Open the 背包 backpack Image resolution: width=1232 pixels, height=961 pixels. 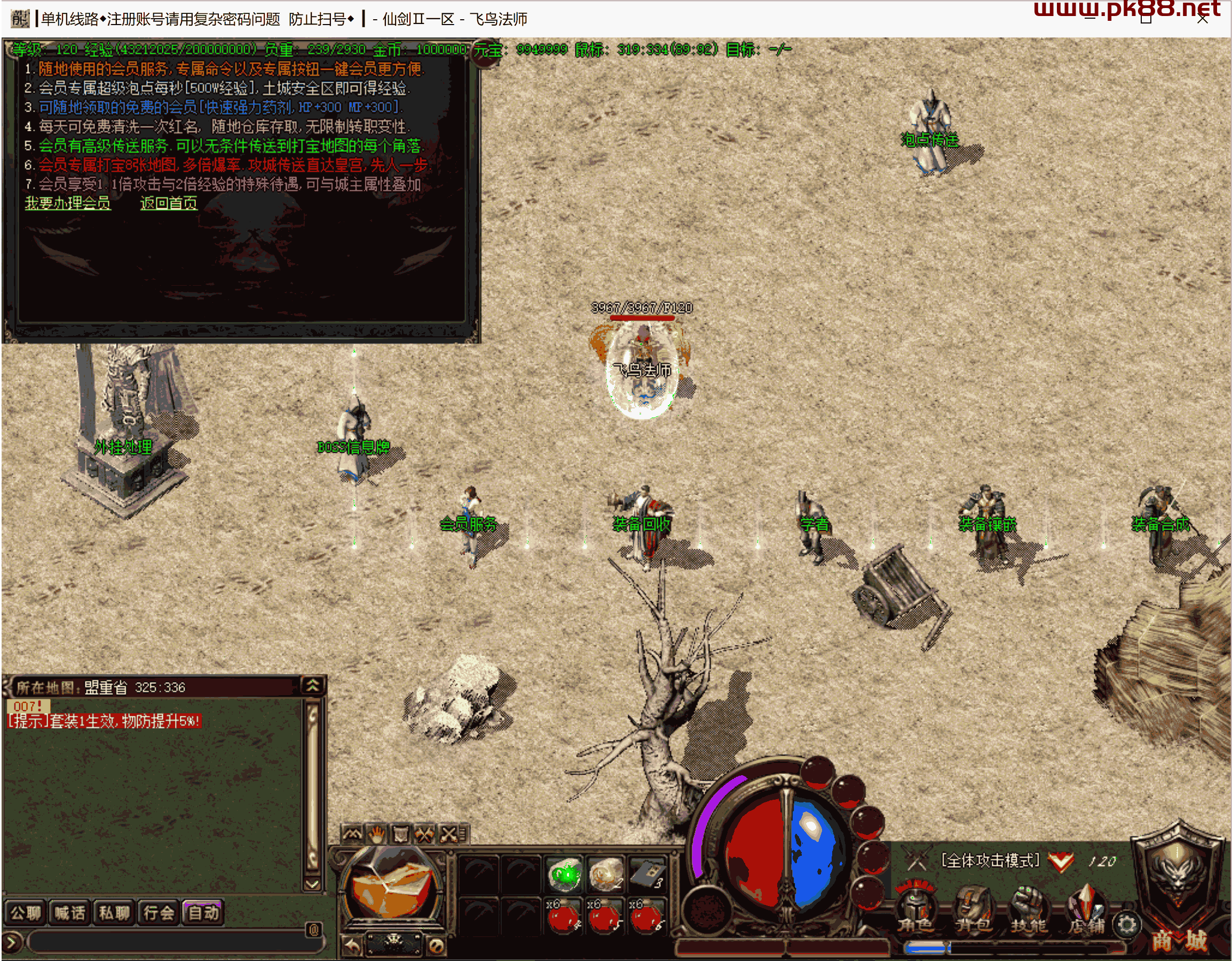(973, 909)
